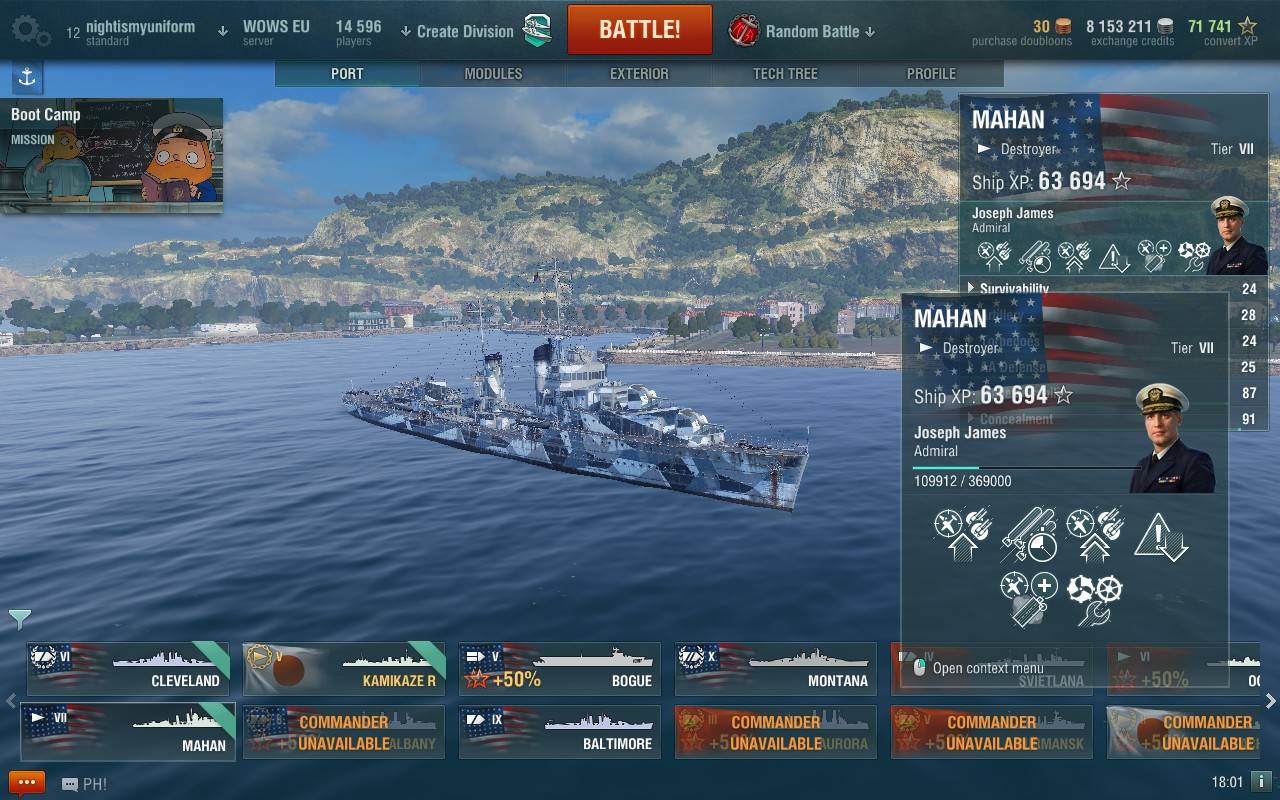Open the Random Battle type dropdown
The height and width of the screenshot is (800, 1280).
coord(812,31)
